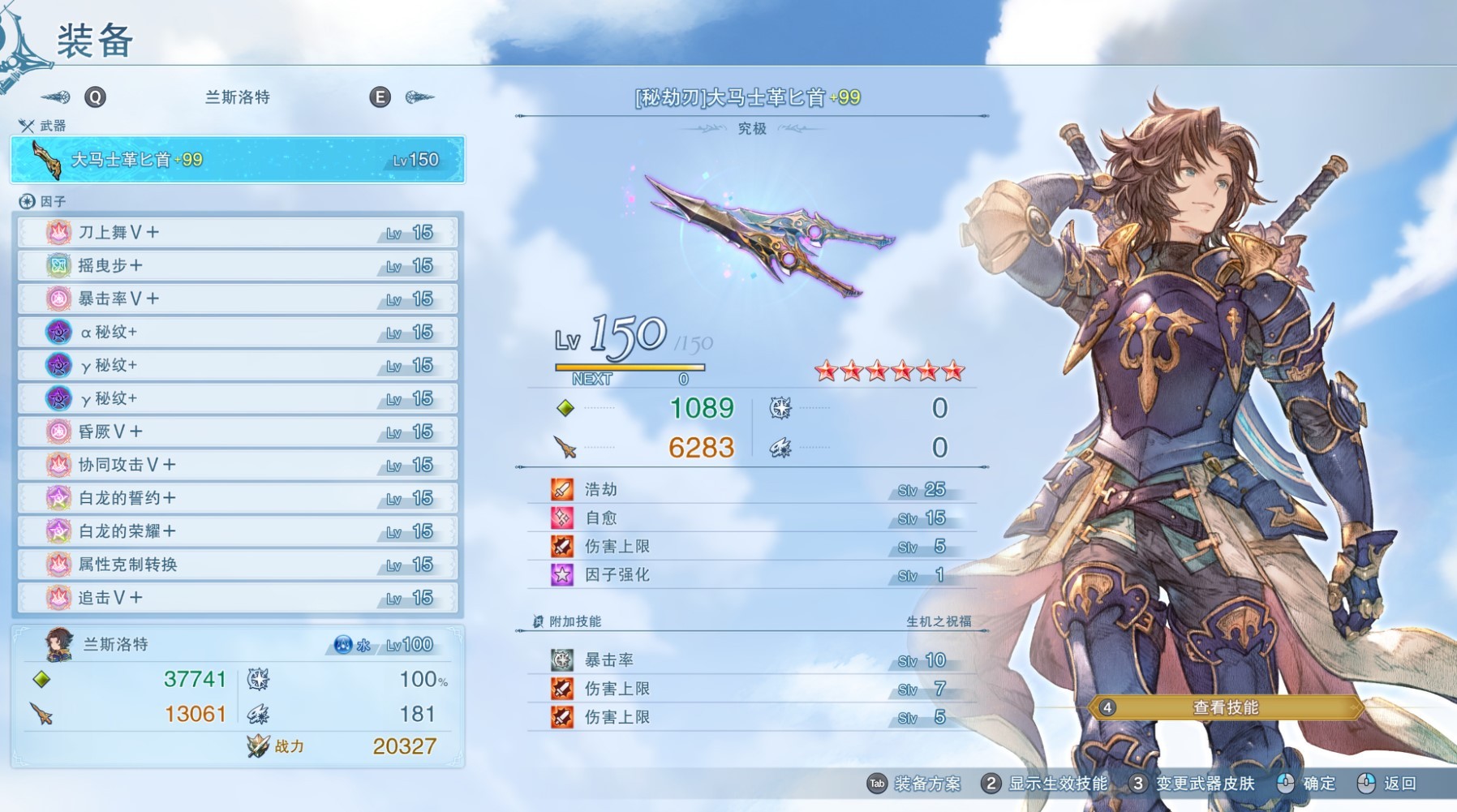Click the 返回 back option
The image size is (1457, 812).
tap(1387, 784)
